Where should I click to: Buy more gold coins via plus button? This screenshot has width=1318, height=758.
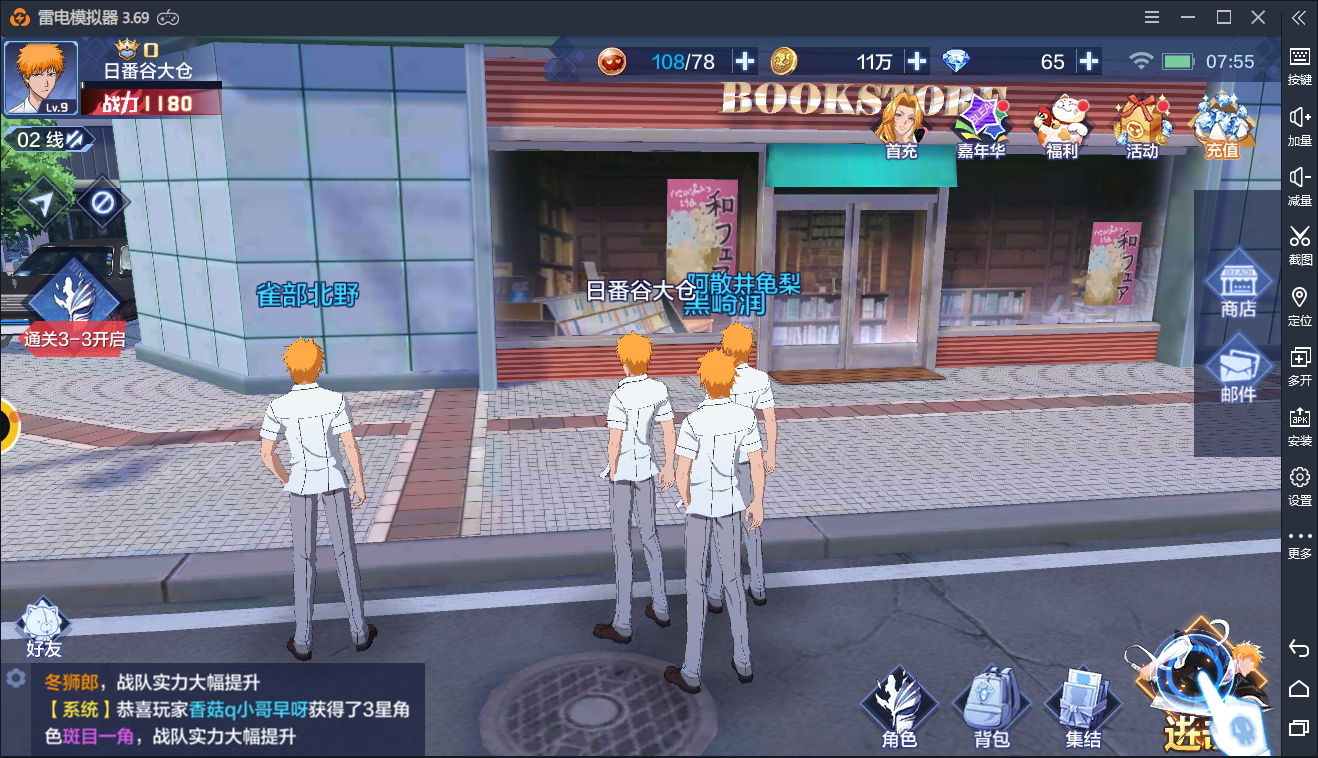[x=917, y=61]
